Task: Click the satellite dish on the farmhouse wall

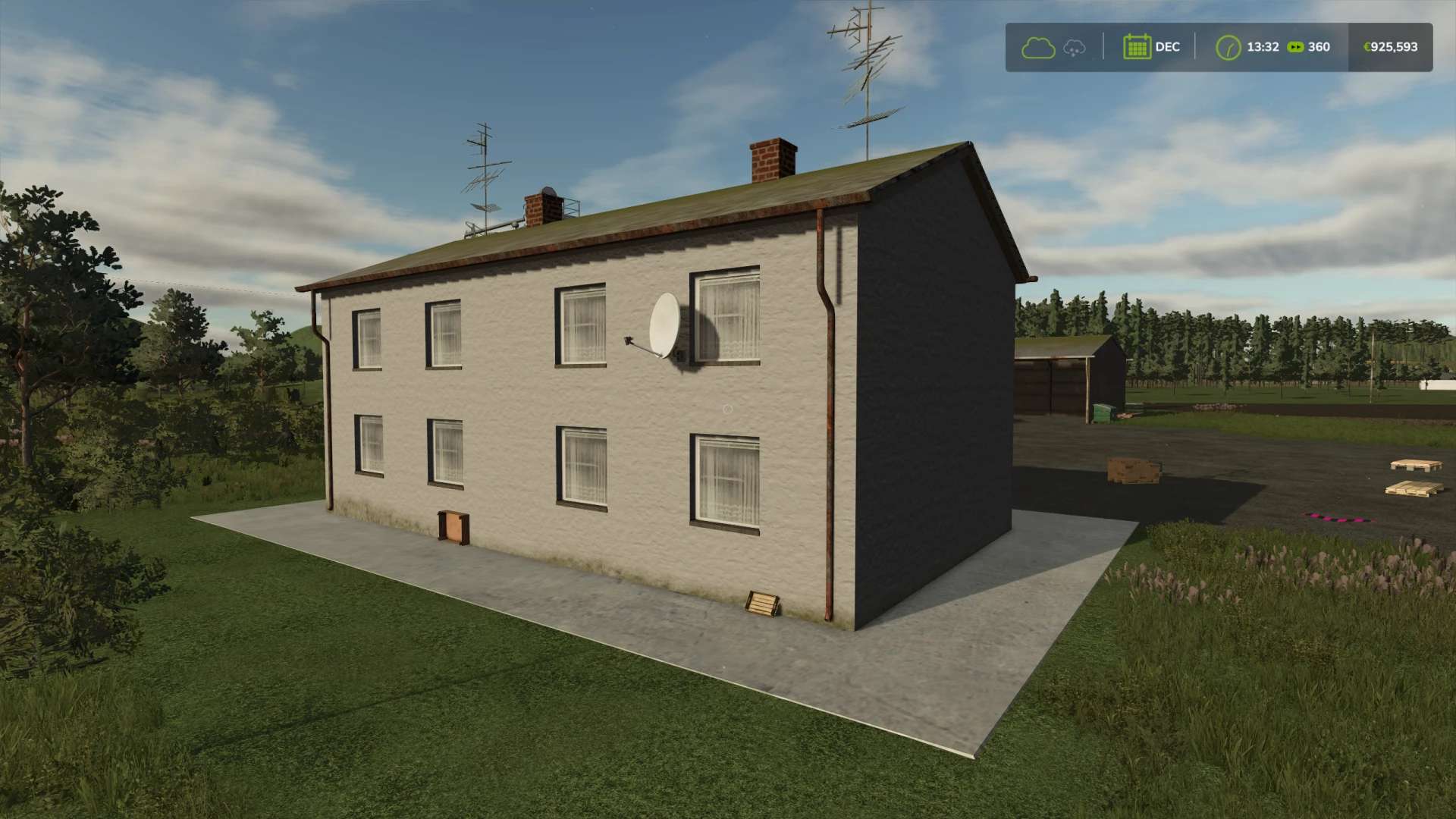Action: pos(663,328)
